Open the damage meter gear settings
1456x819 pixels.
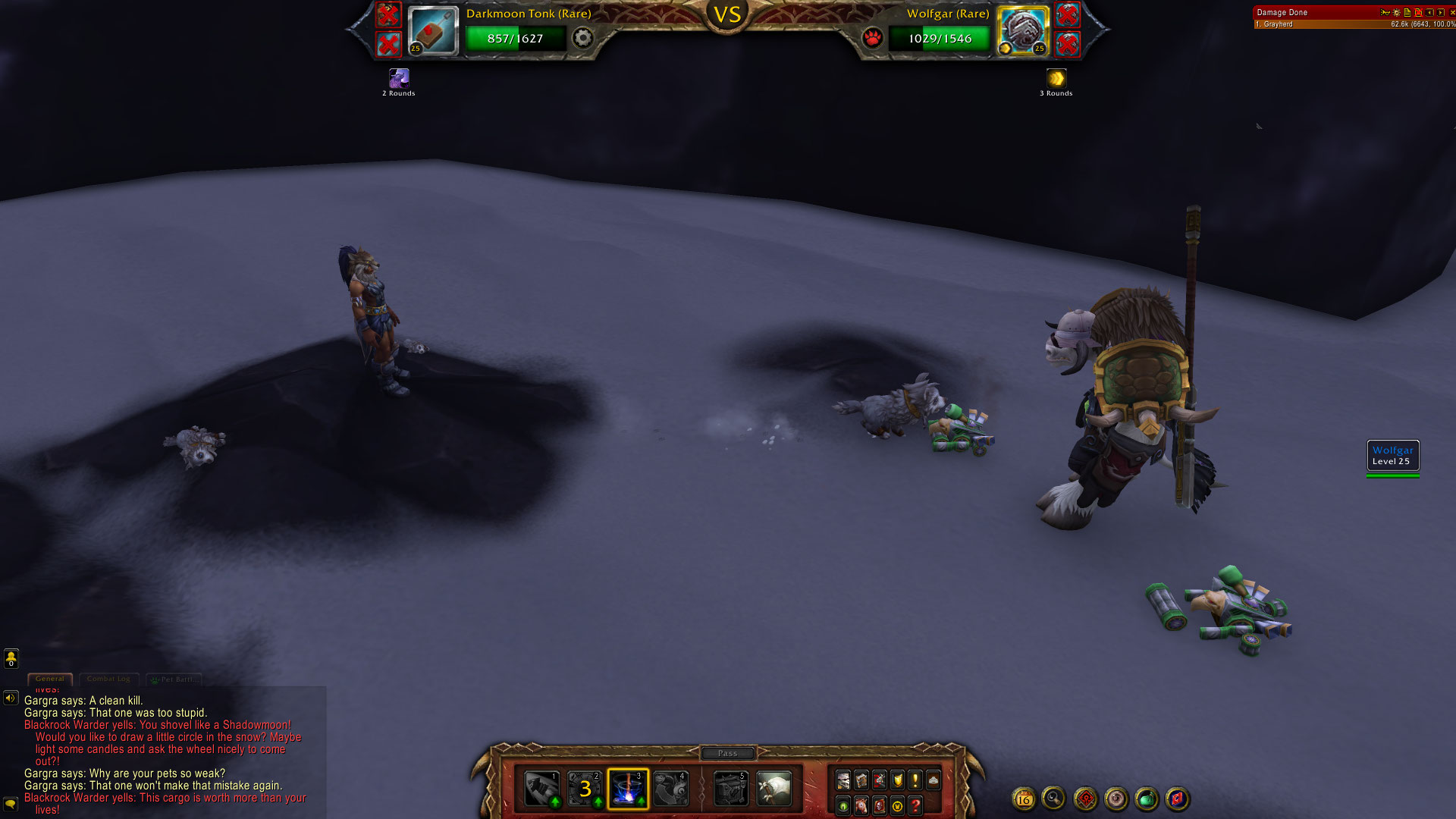(1396, 12)
